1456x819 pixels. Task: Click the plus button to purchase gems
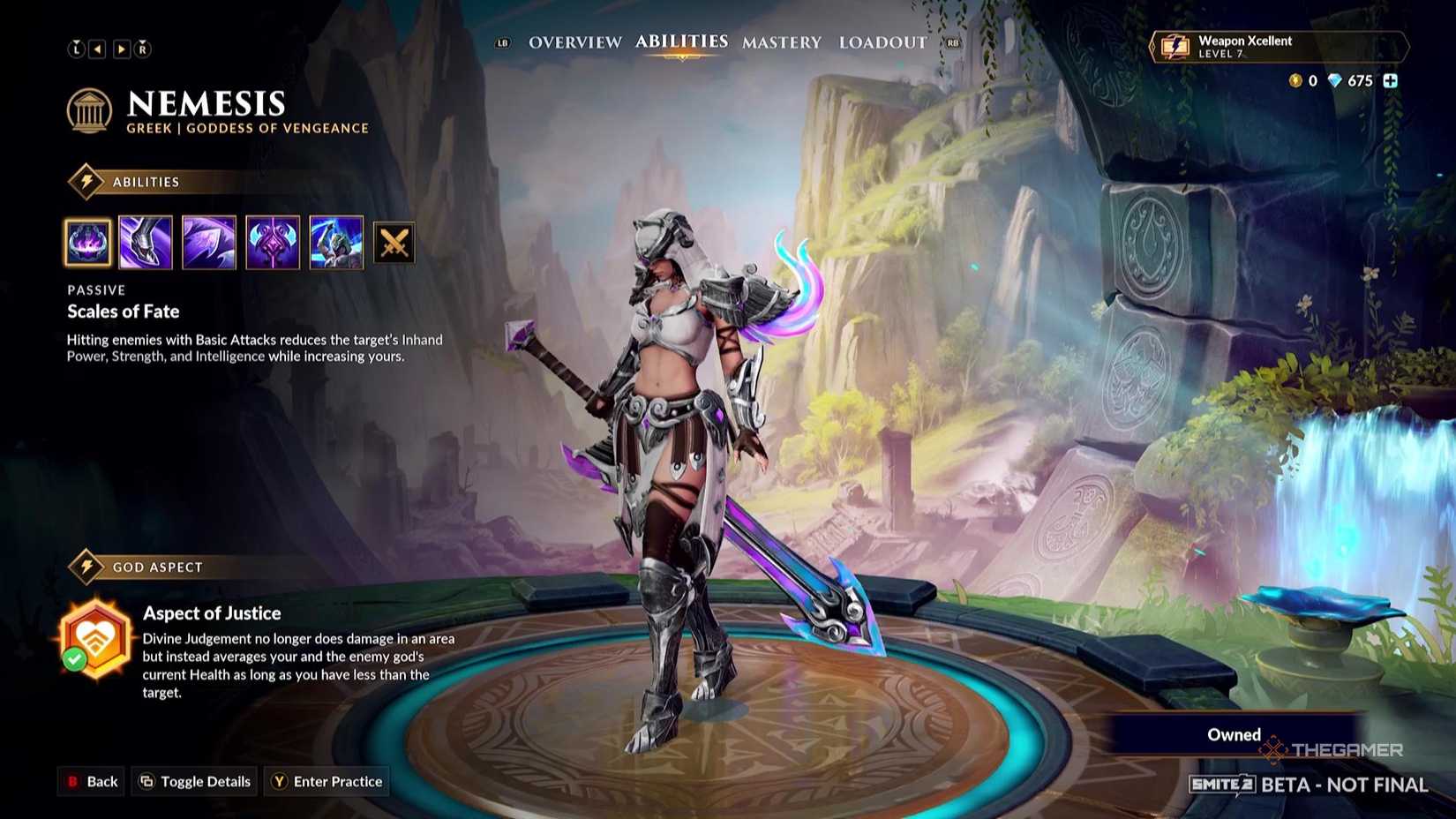point(1390,80)
